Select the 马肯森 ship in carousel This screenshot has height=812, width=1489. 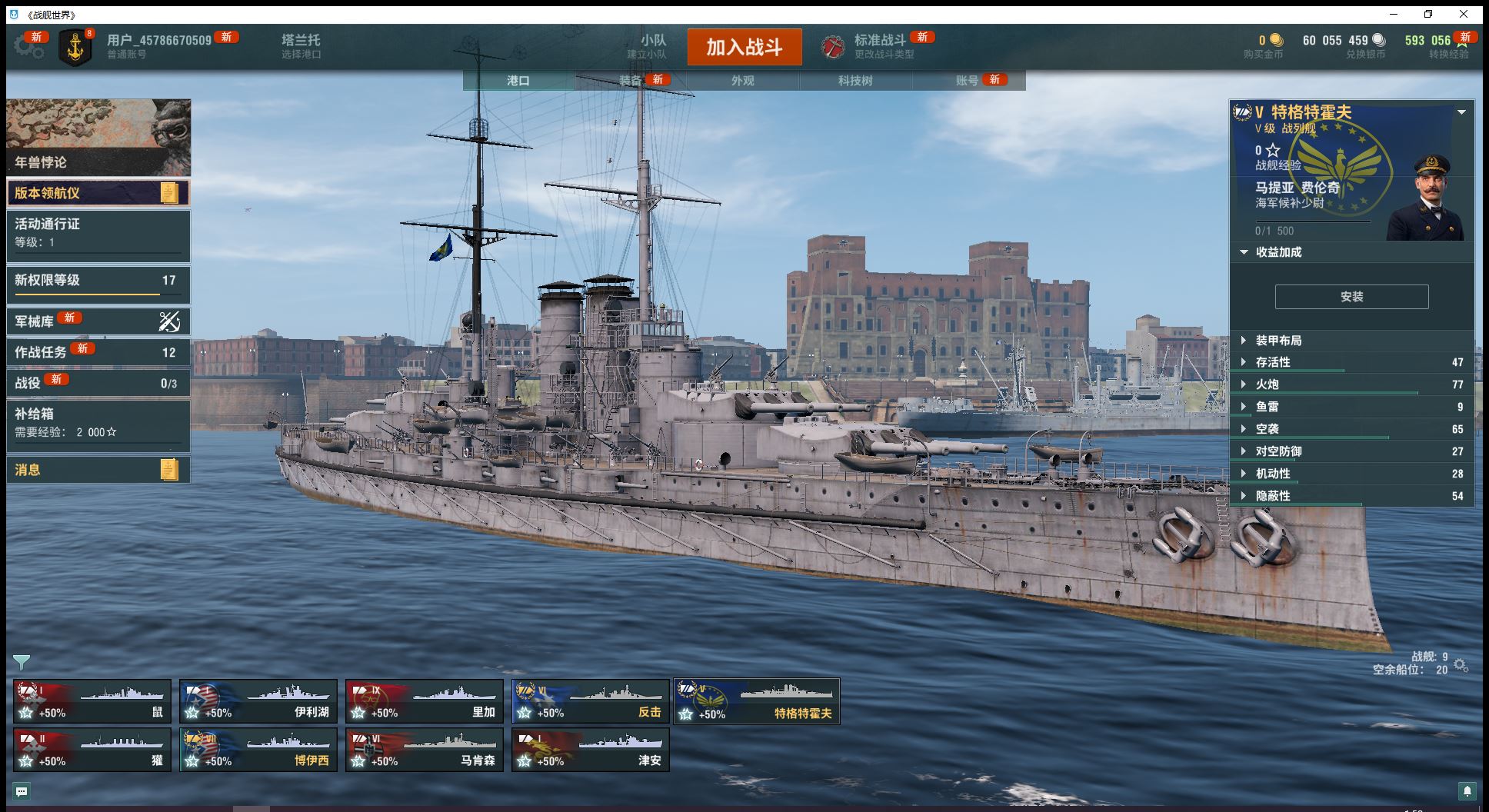[425, 750]
